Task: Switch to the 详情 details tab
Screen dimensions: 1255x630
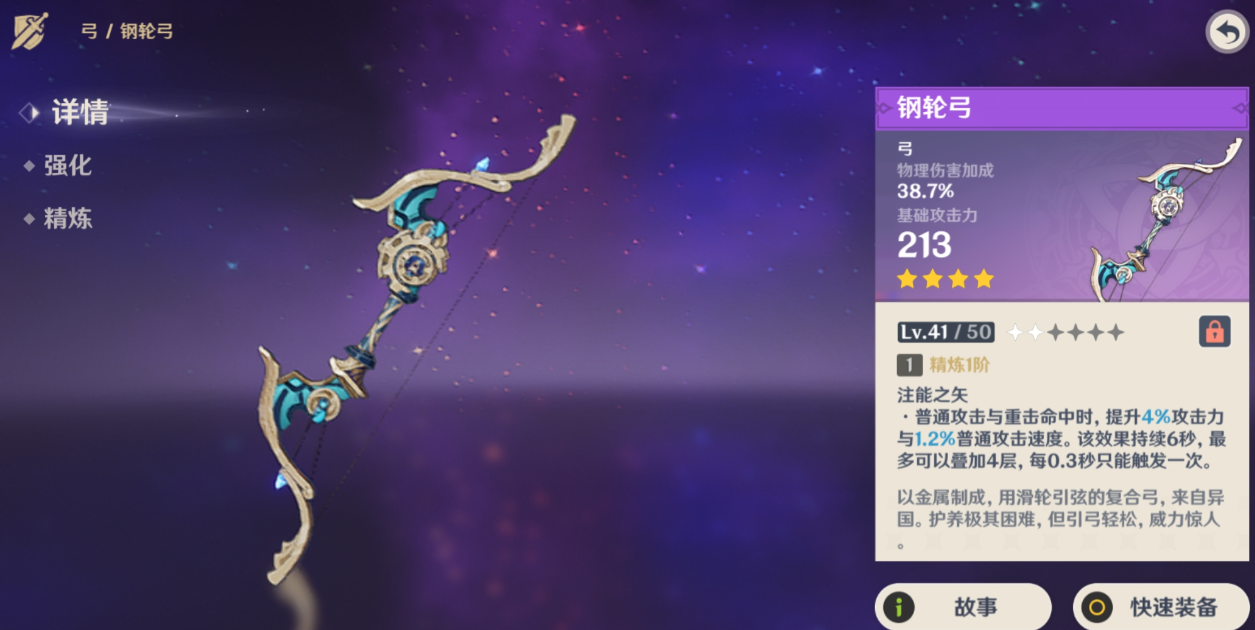Action: [79, 112]
